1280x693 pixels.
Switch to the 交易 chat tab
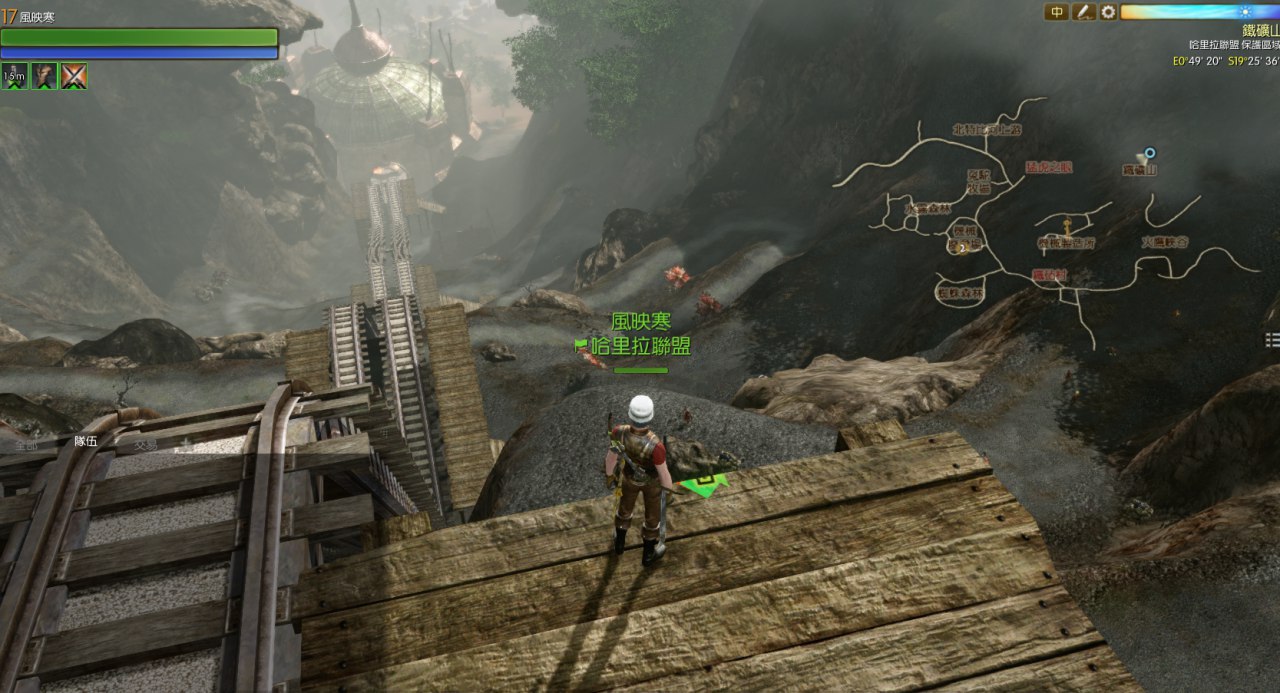[146, 444]
